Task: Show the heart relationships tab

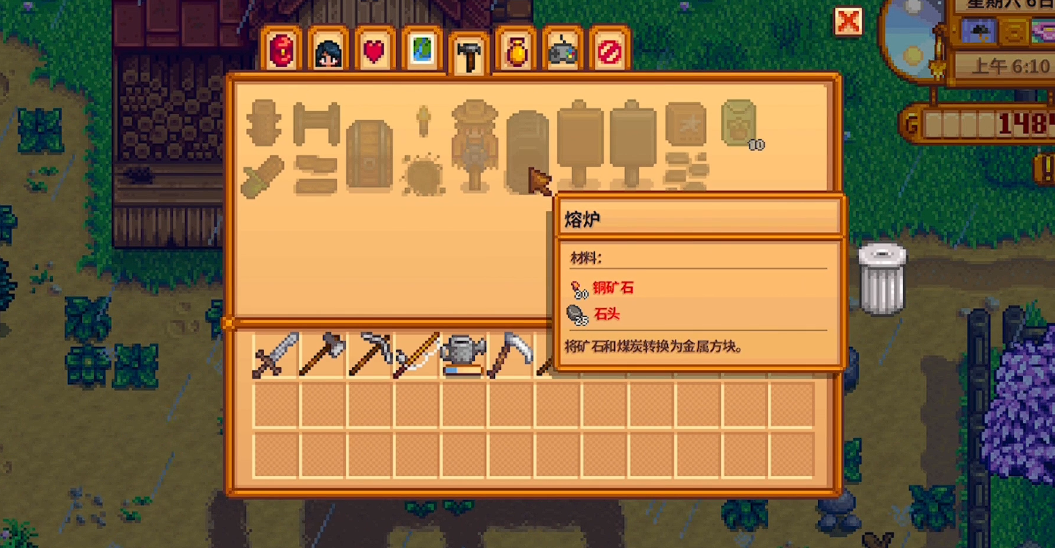Action: coord(374,51)
